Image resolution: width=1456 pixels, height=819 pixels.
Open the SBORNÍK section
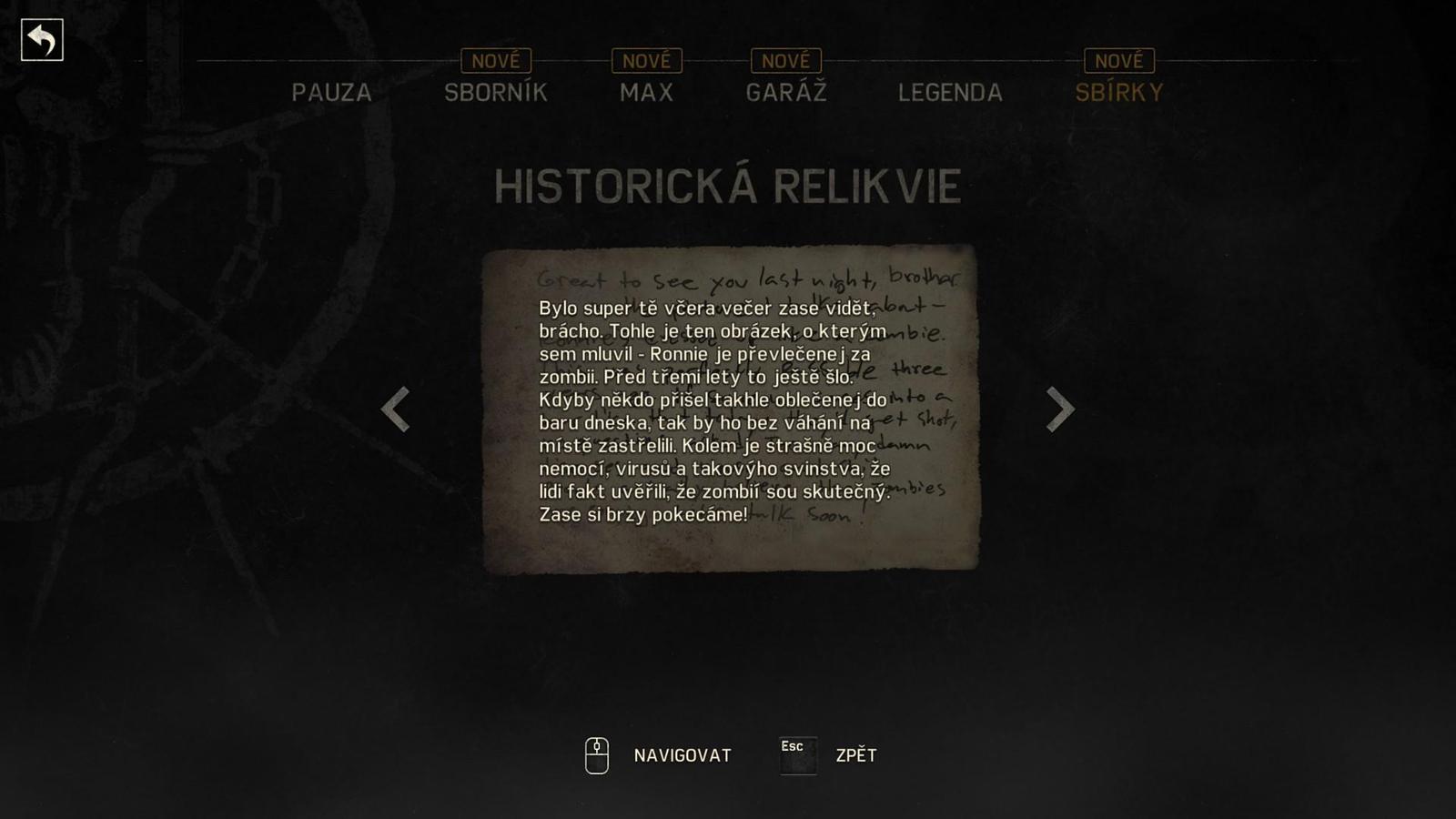pos(495,92)
